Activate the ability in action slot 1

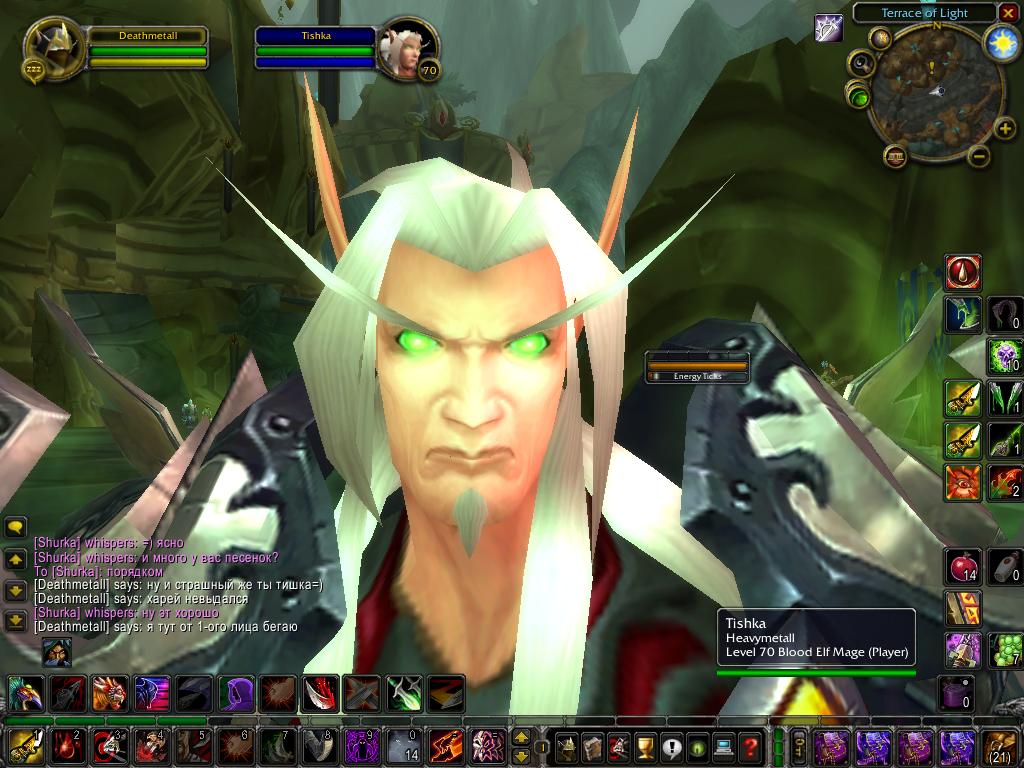click(x=23, y=747)
